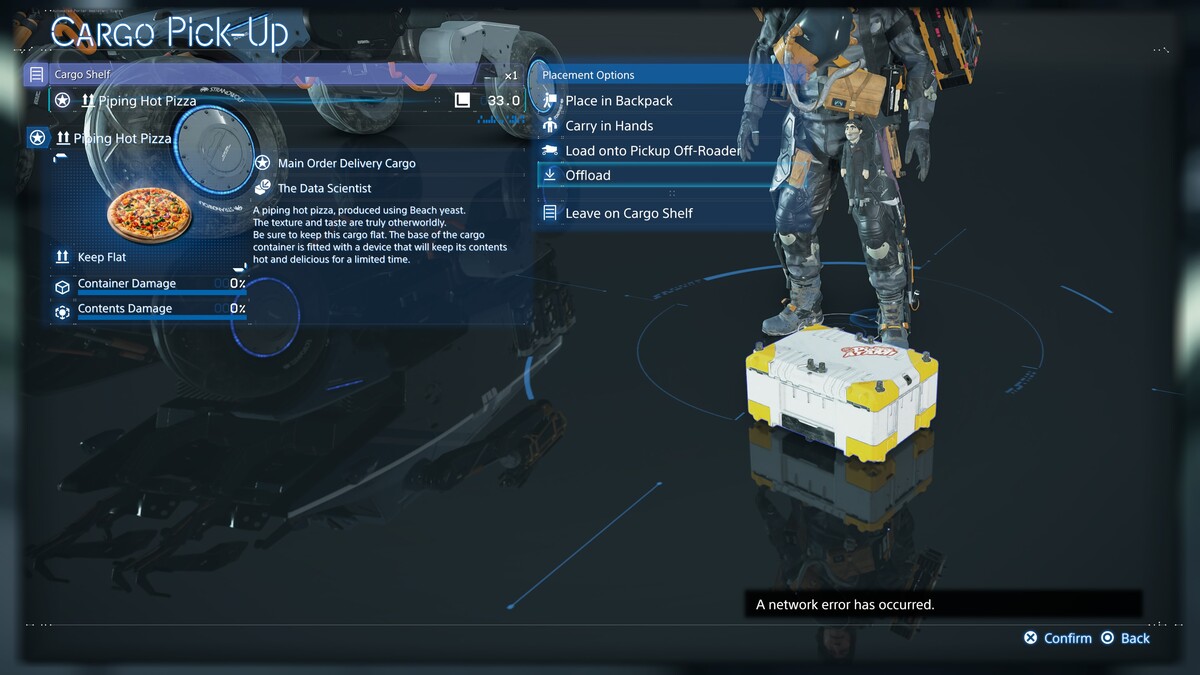Select Carry in Hands option
1200x675 pixels.
tap(609, 126)
